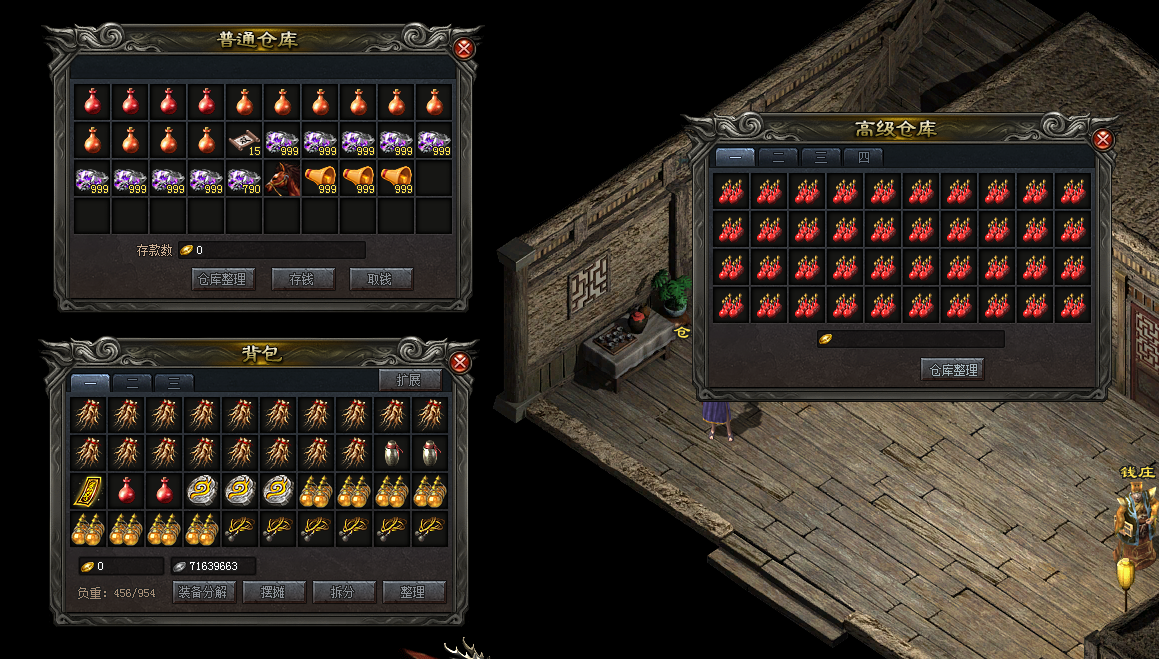The height and width of the screenshot is (659, 1159).
Task: Close the 背包 backpack window
Action: click(x=461, y=362)
